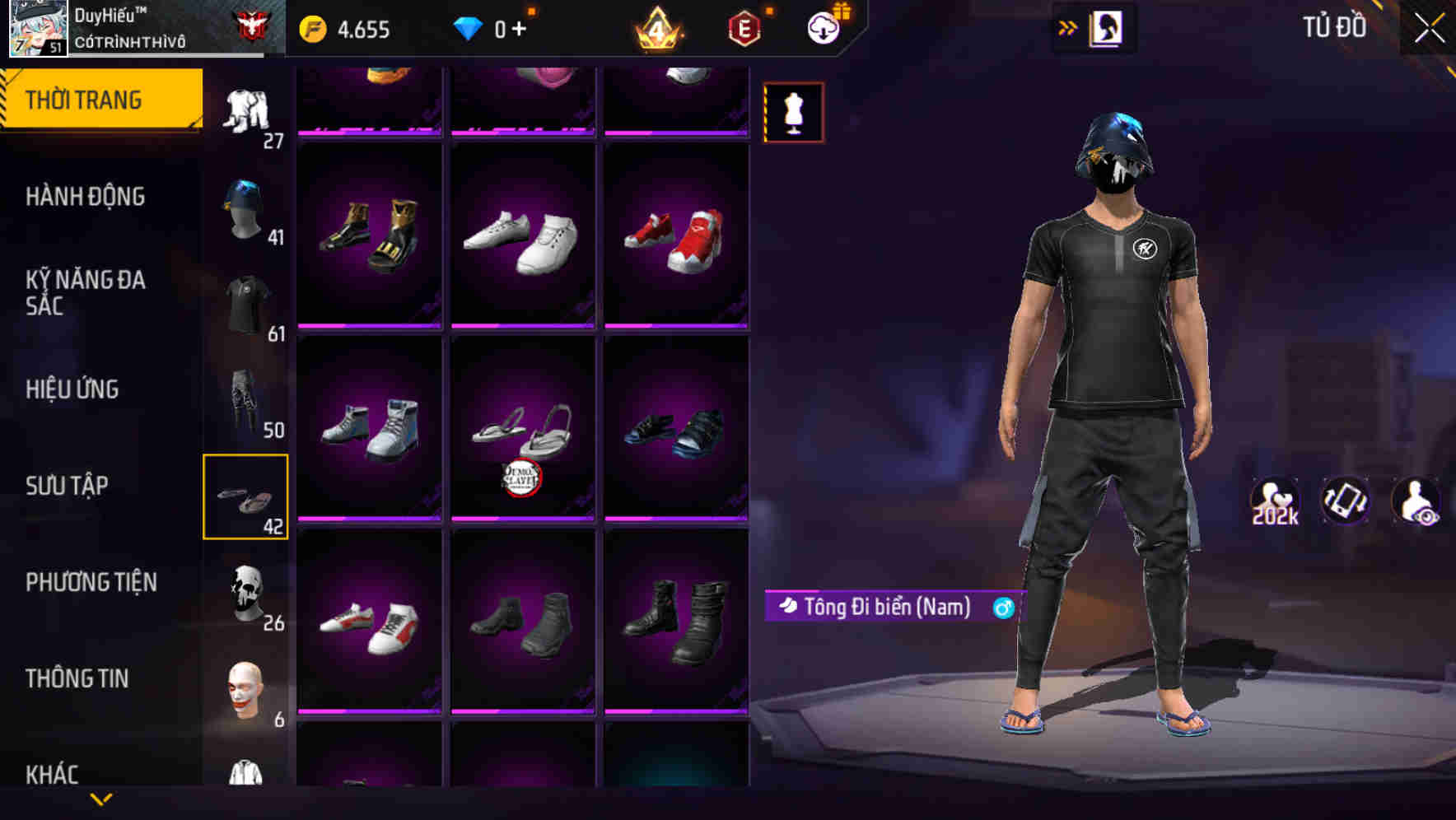Select the rotate character icon
The height and width of the screenshot is (820, 1456).
coord(1346,501)
